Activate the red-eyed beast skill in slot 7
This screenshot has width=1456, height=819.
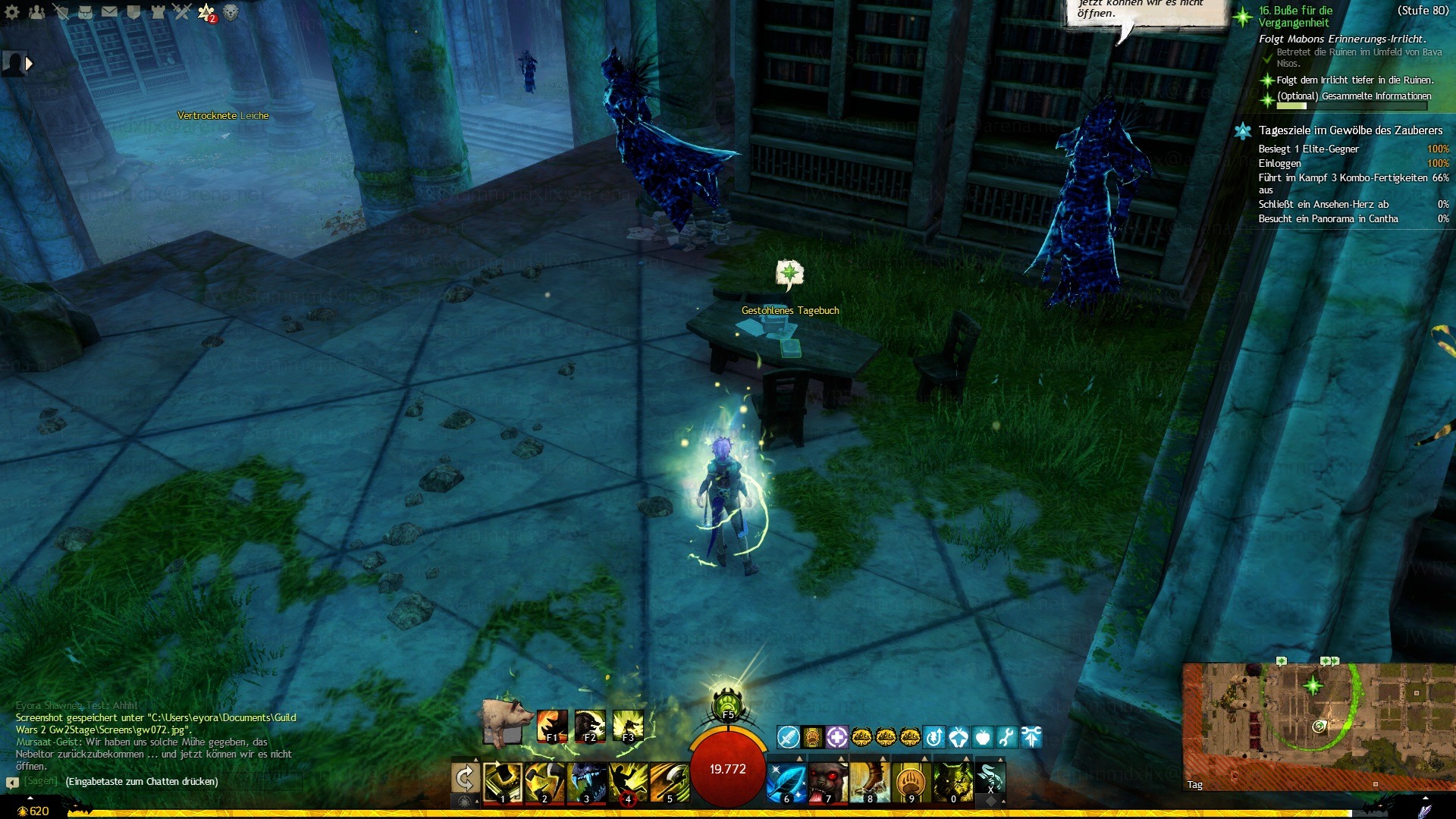coord(827,782)
